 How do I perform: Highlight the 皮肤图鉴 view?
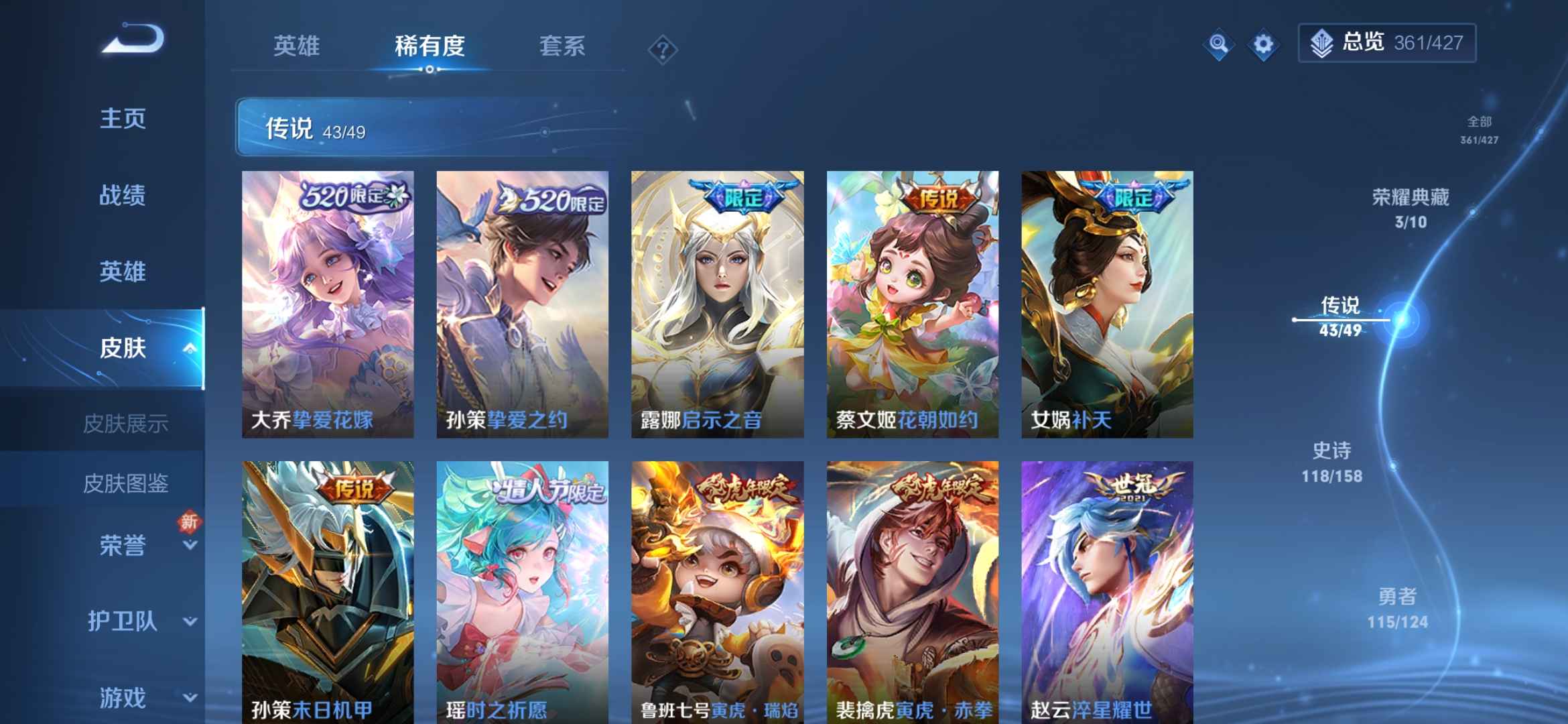coord(126,482)
